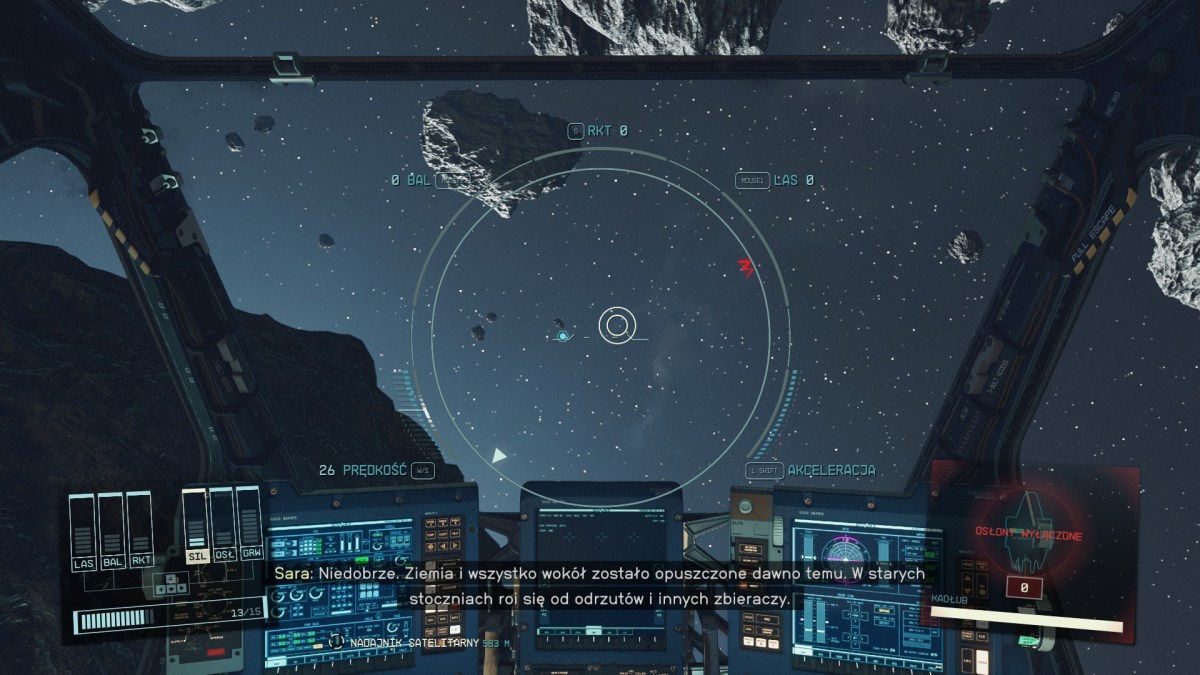The image size is (1200, 675).
Task: Click the highlighted SIL engine power column
Action: pos(196,526)
